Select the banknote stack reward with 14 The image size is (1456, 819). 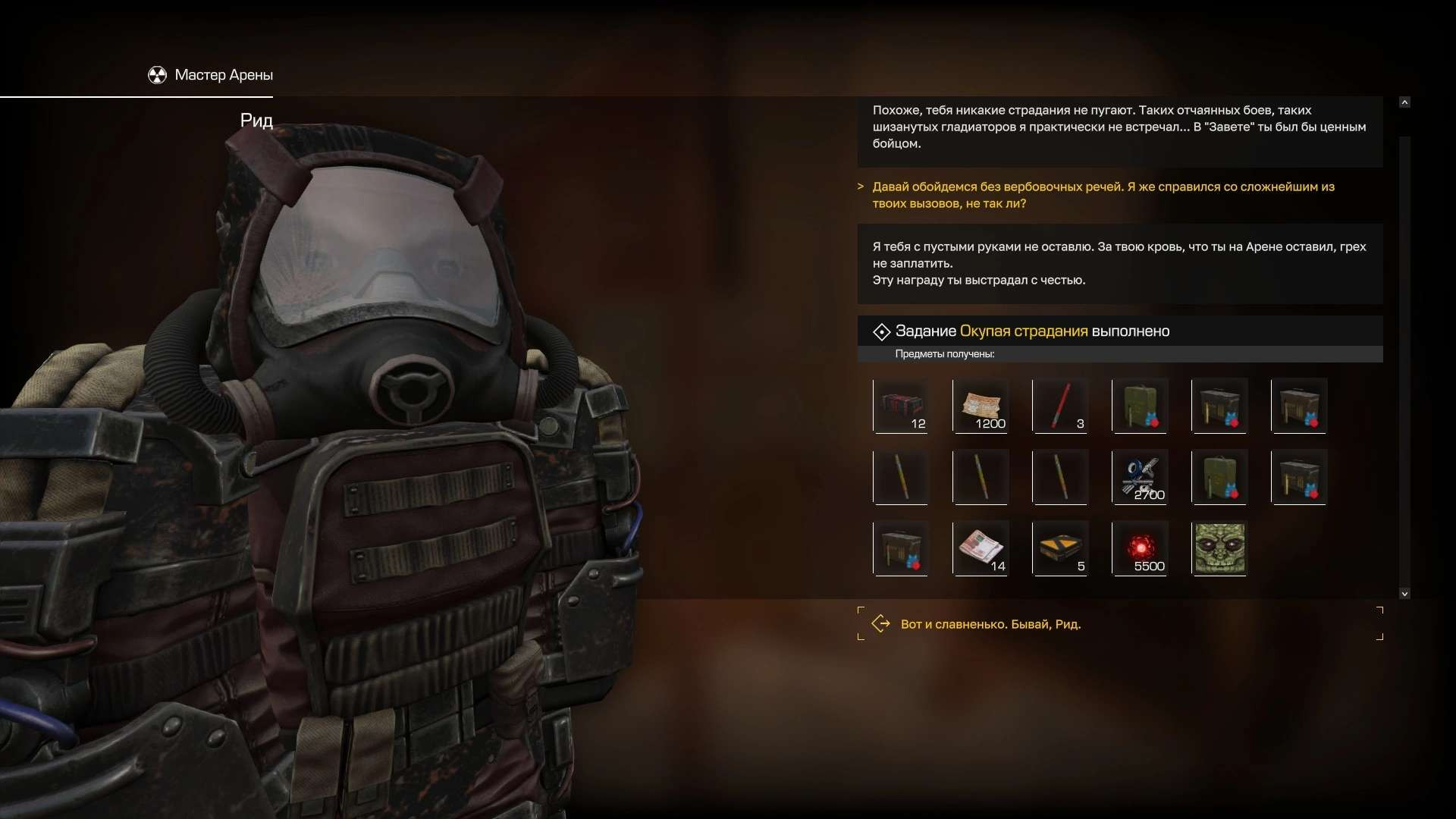[980, 548]
